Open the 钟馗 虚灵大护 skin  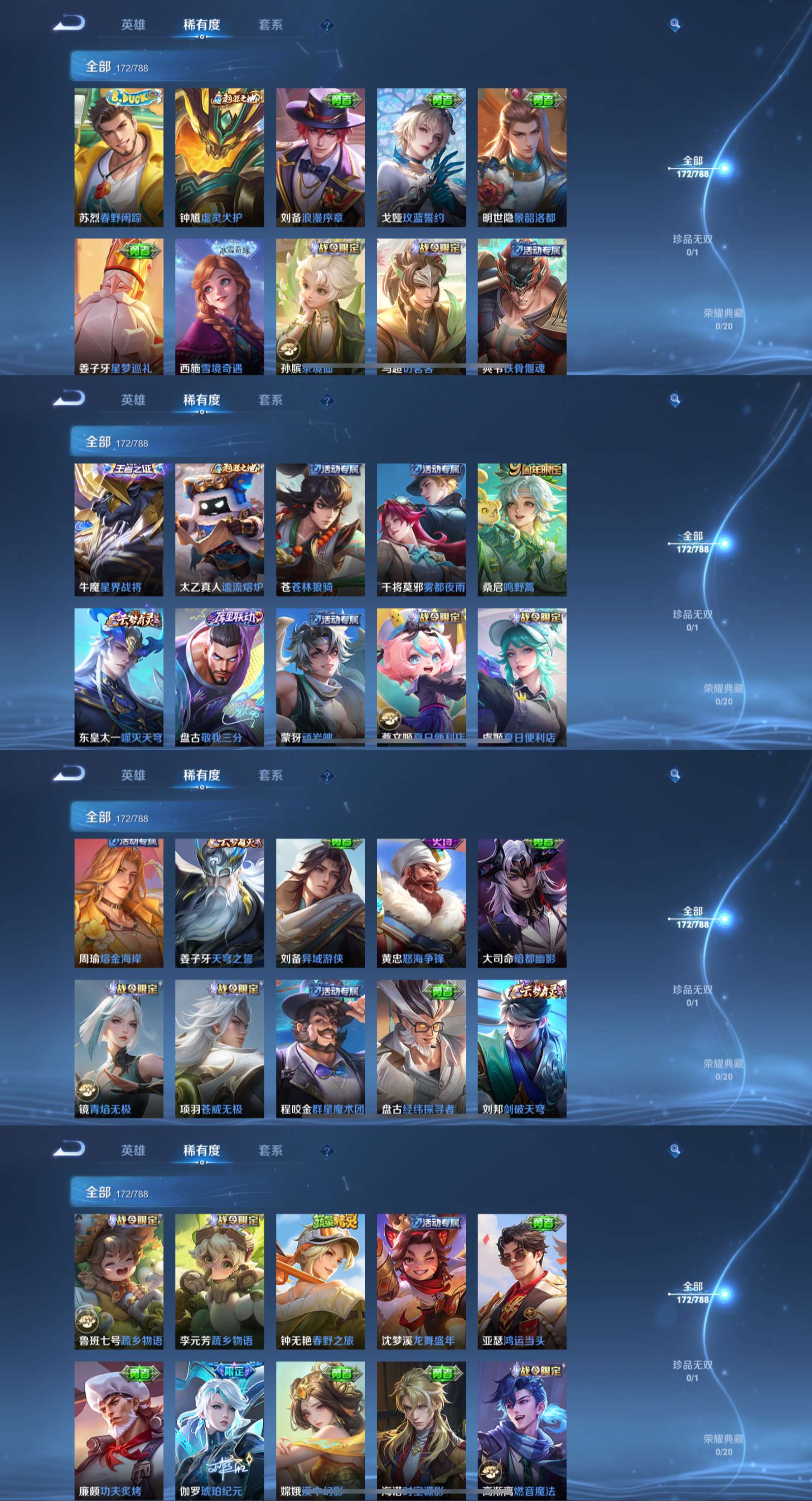click(x=220, y=157)
